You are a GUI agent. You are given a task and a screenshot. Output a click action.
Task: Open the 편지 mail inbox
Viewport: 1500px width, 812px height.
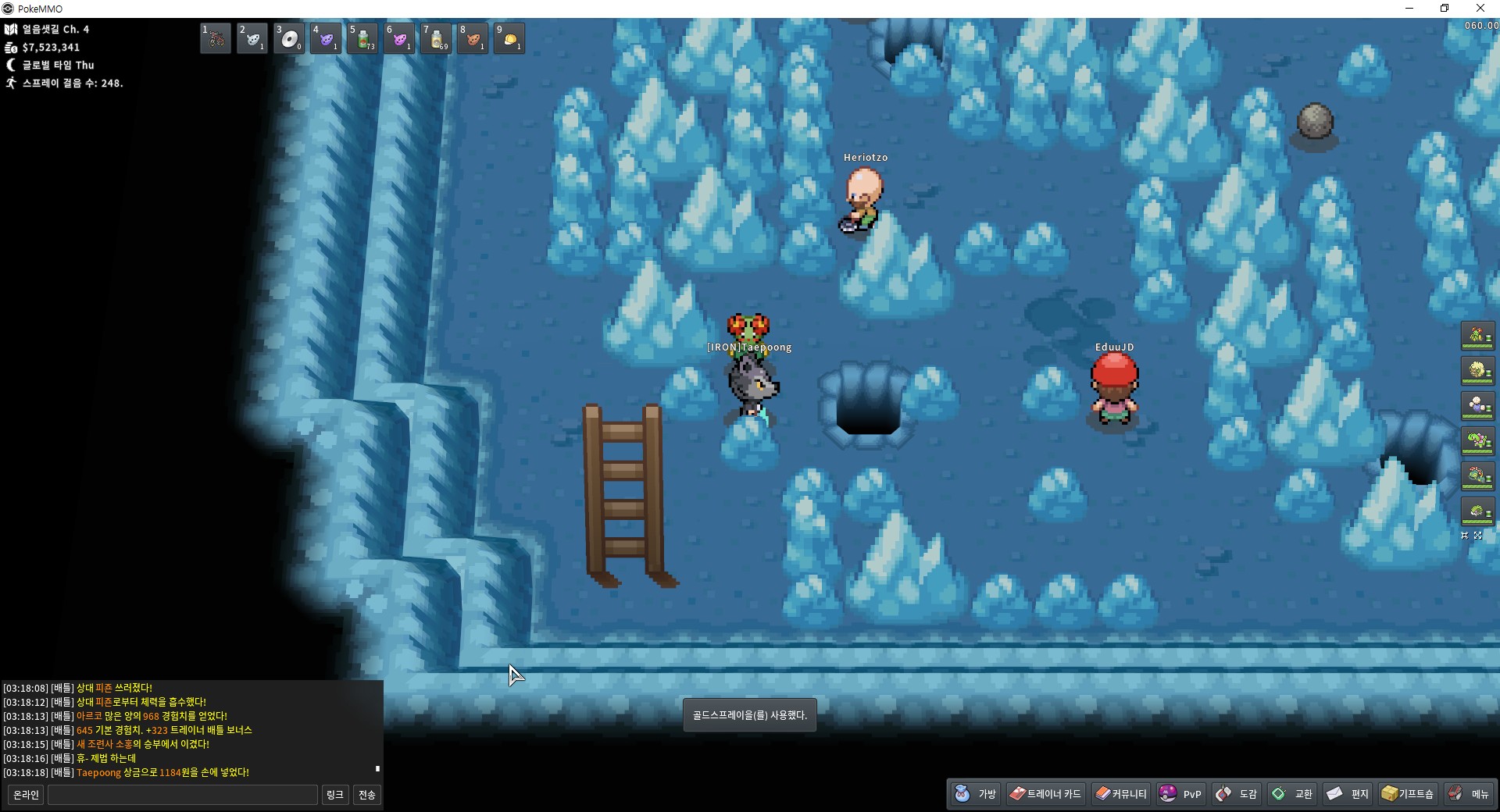coord(1348,794)
